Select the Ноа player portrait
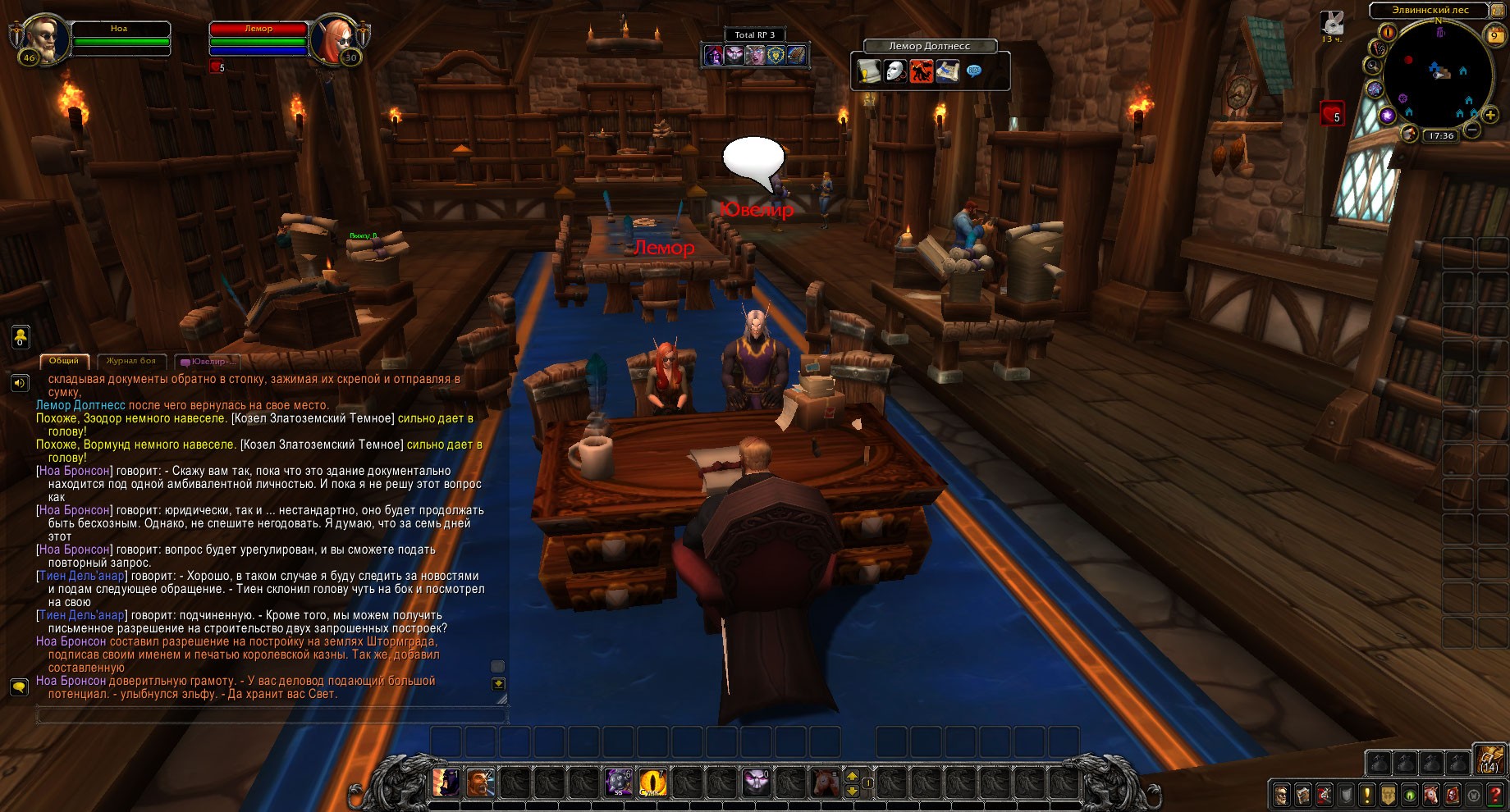 [x=43, y=38]
